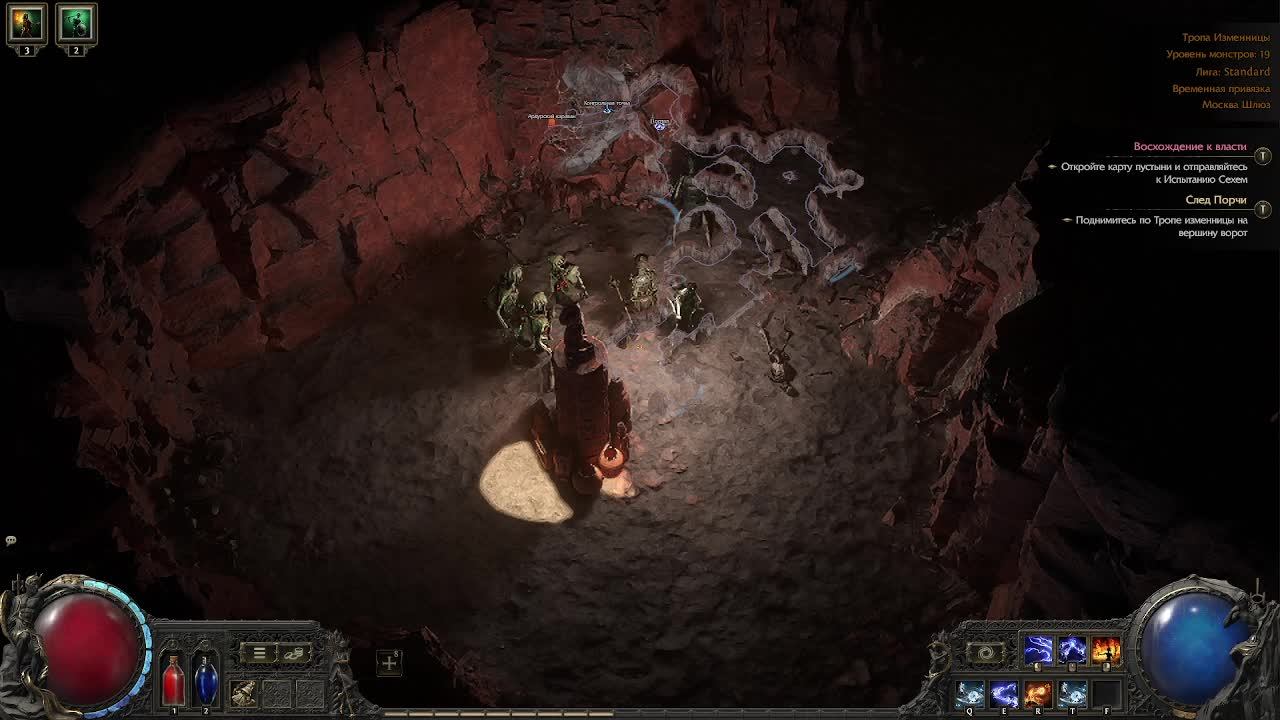1280x720 pixels.
Task: Open the chat speech bubble icon
Action: point(11,541)
